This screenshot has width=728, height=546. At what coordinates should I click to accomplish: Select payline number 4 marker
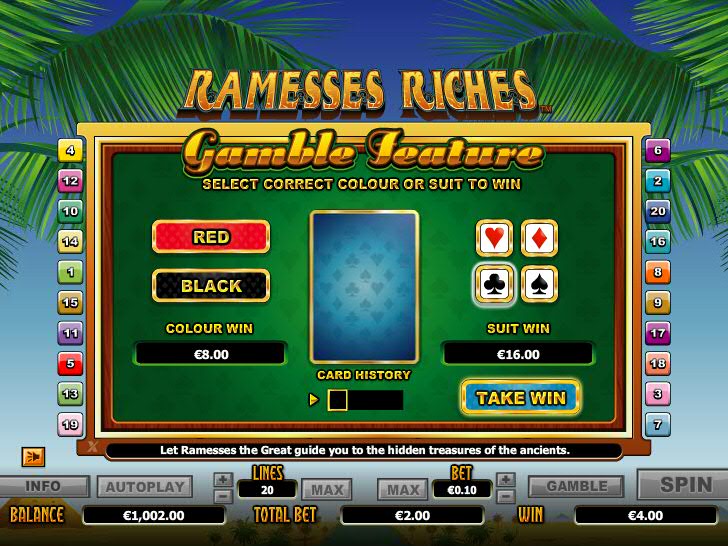click(x=70, y=151)
